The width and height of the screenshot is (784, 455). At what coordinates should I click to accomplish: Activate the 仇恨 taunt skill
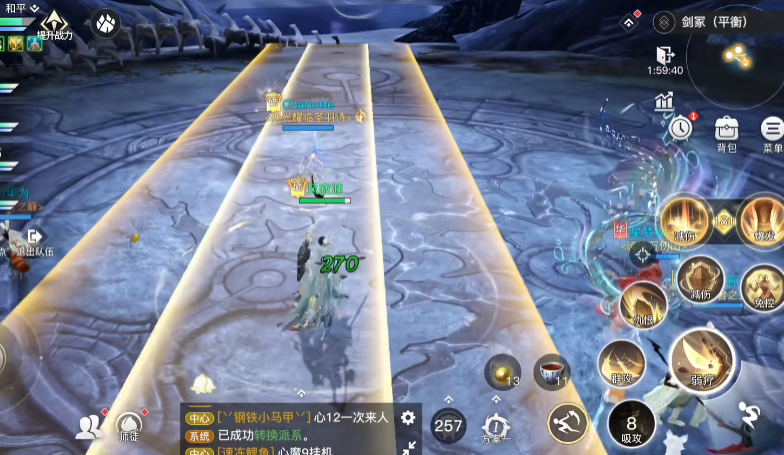[642, 304]
